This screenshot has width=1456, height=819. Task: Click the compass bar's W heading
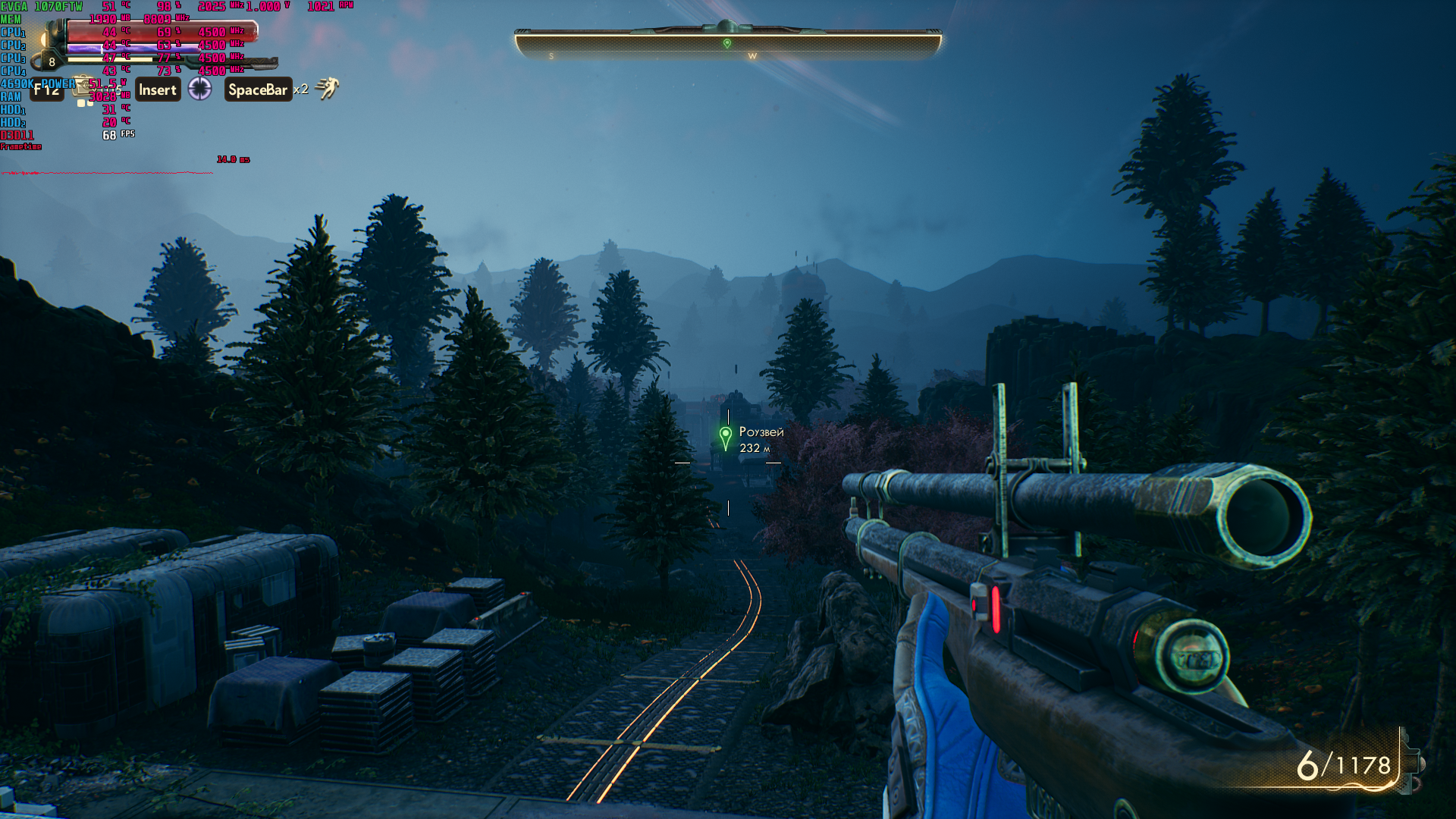[x=752, y=56]
